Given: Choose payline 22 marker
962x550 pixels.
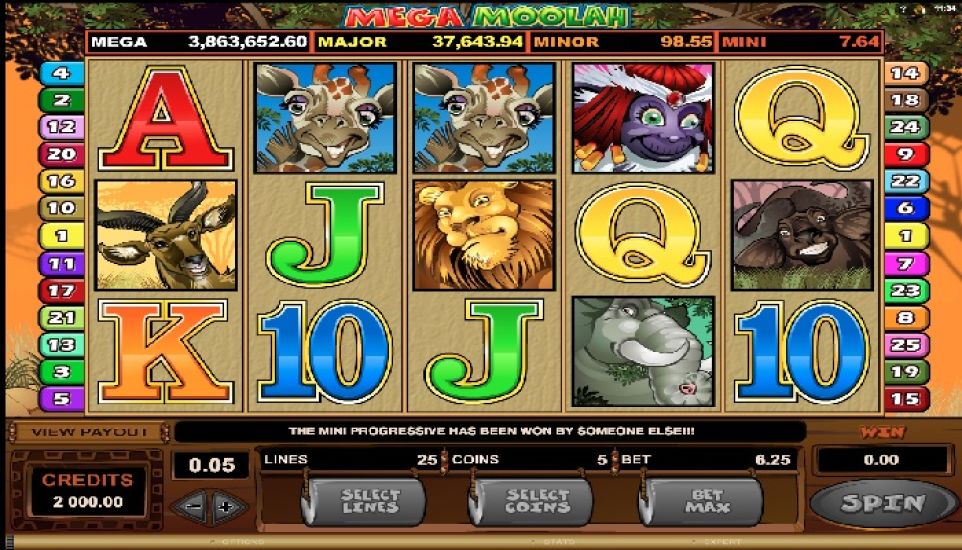Looking at the screenshot, I should tap(904, 181).
